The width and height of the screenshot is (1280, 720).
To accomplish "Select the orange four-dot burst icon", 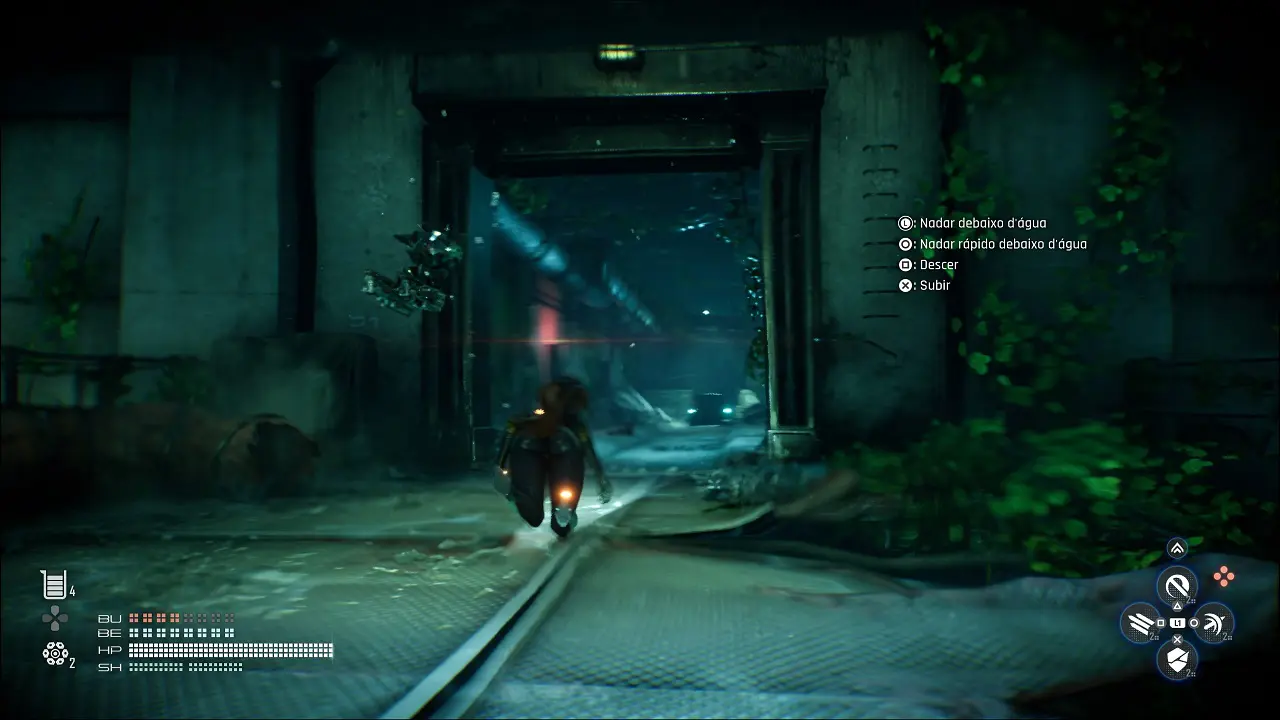I will point(1223,575).
